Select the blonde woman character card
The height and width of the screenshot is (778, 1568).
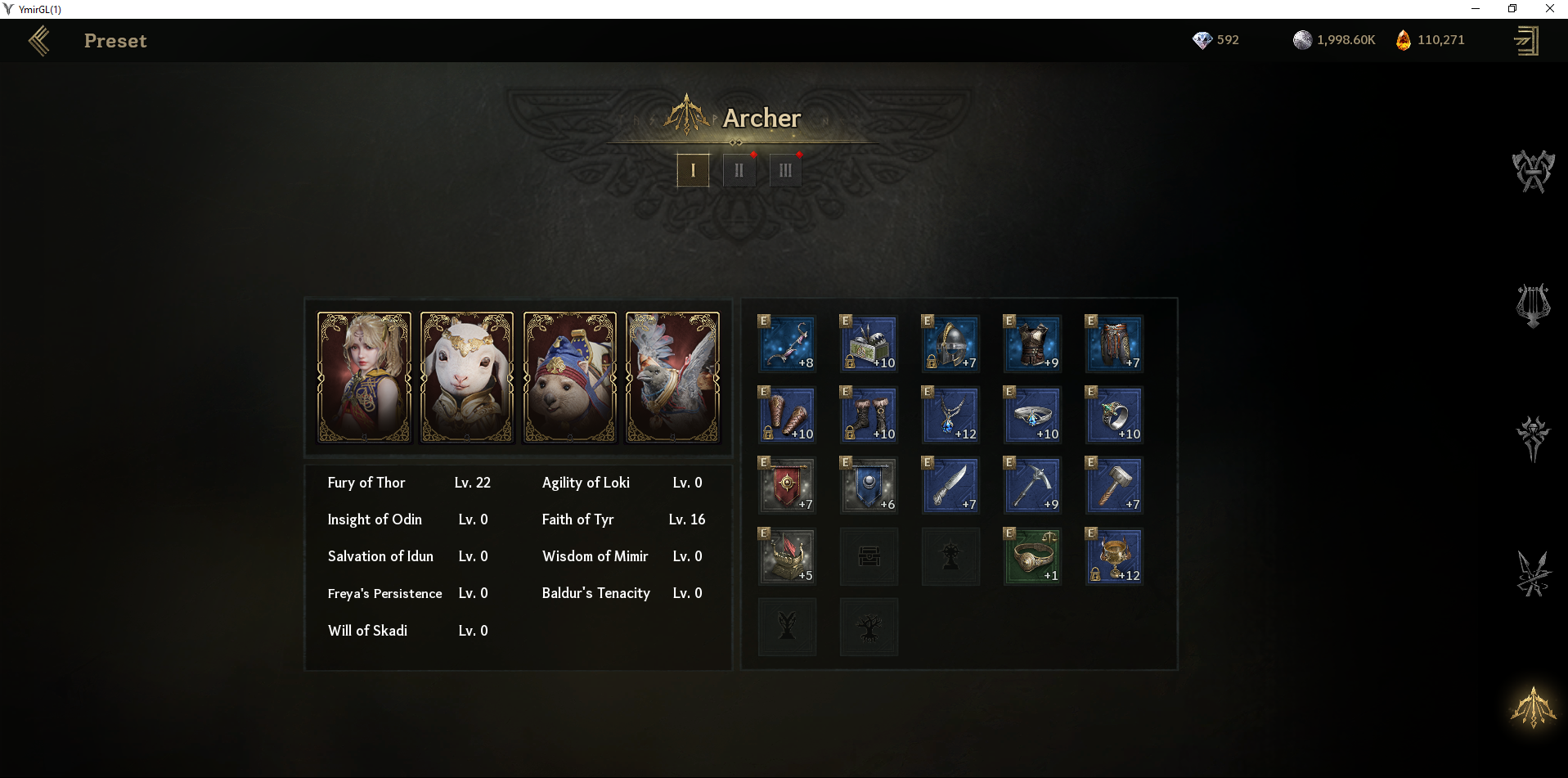pos(364,377)
